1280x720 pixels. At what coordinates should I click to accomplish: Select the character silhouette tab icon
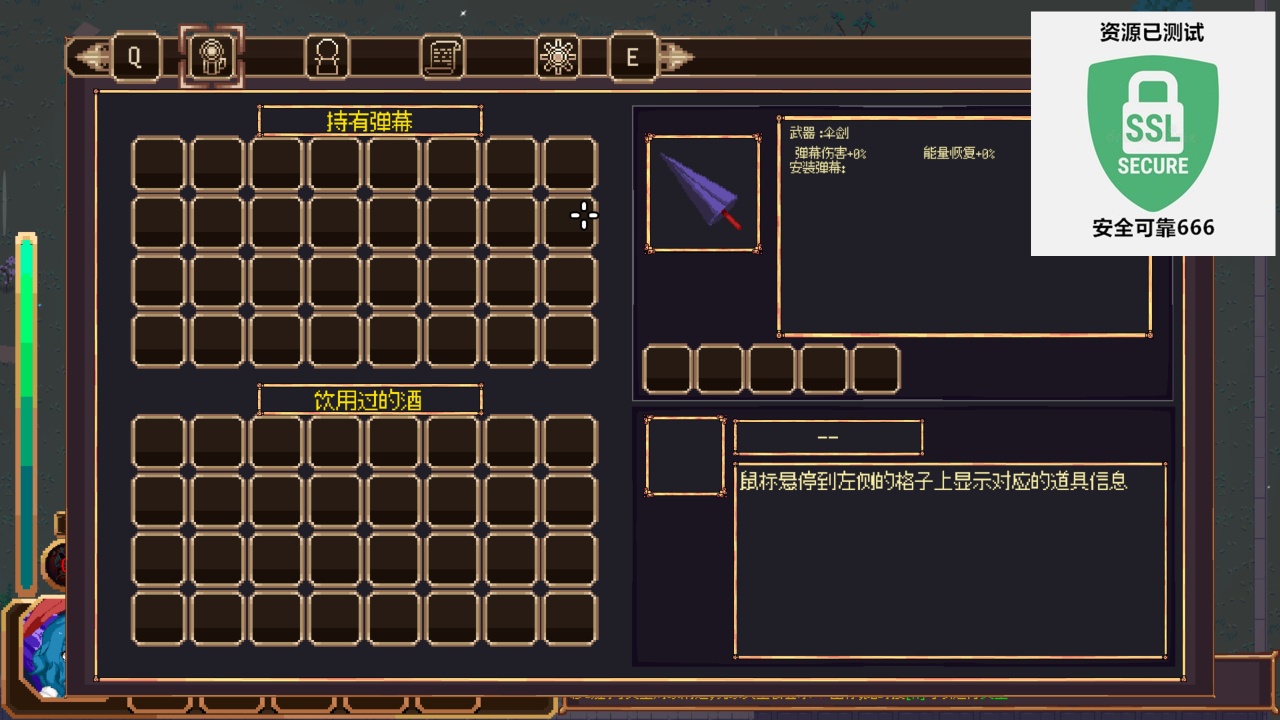[325, 57]
